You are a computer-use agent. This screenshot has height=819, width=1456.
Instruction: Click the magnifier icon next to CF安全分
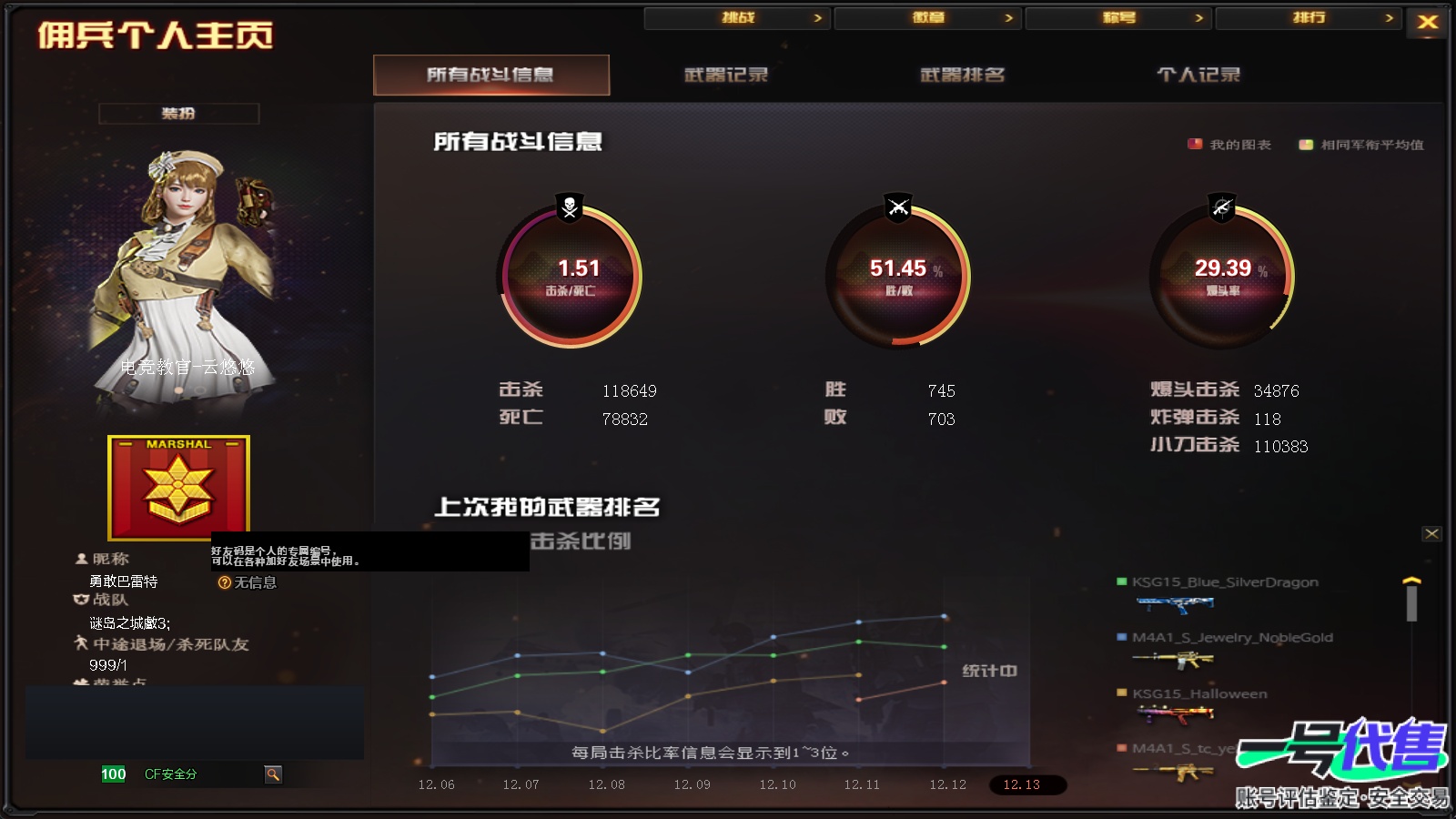pyautogui.click(x=273, y=774)
